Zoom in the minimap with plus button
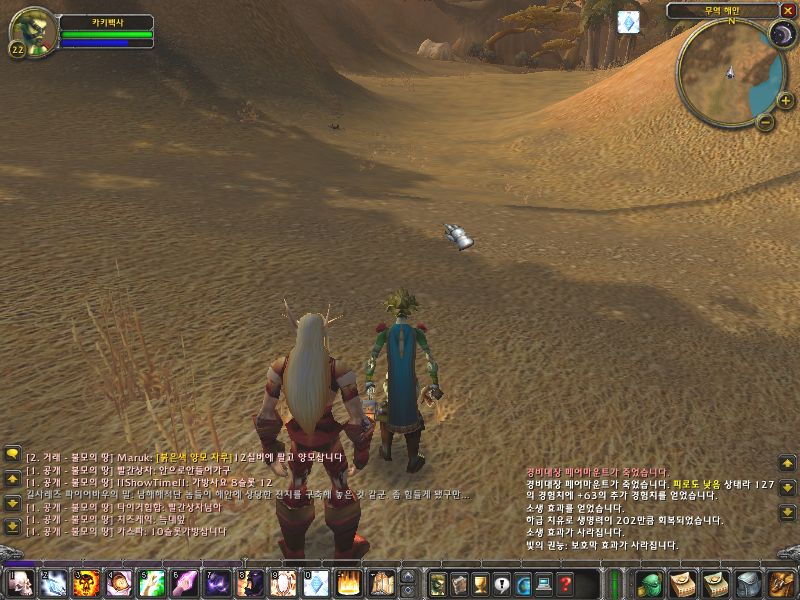This screenshot has width=800, height=600. coord(785,100)
